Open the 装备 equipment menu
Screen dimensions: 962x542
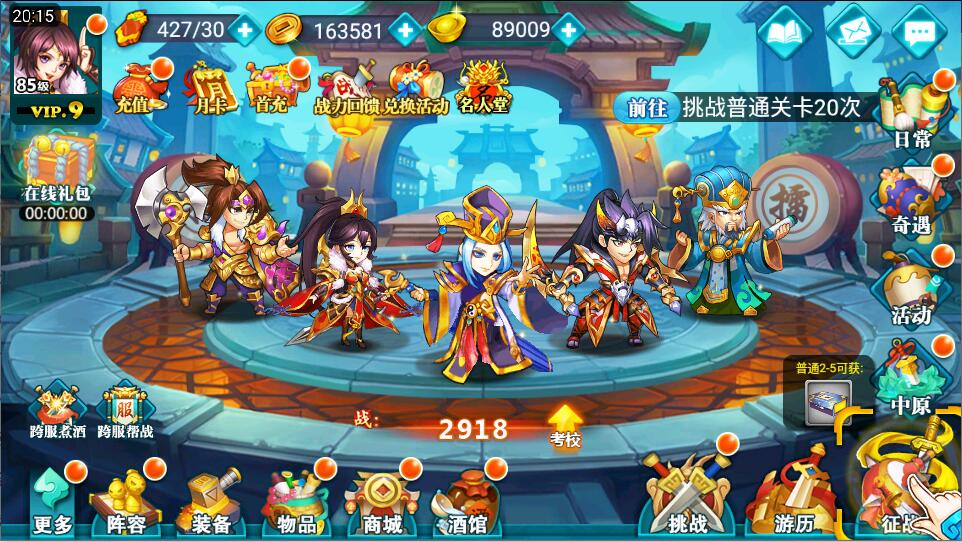[x=209, y=502]
